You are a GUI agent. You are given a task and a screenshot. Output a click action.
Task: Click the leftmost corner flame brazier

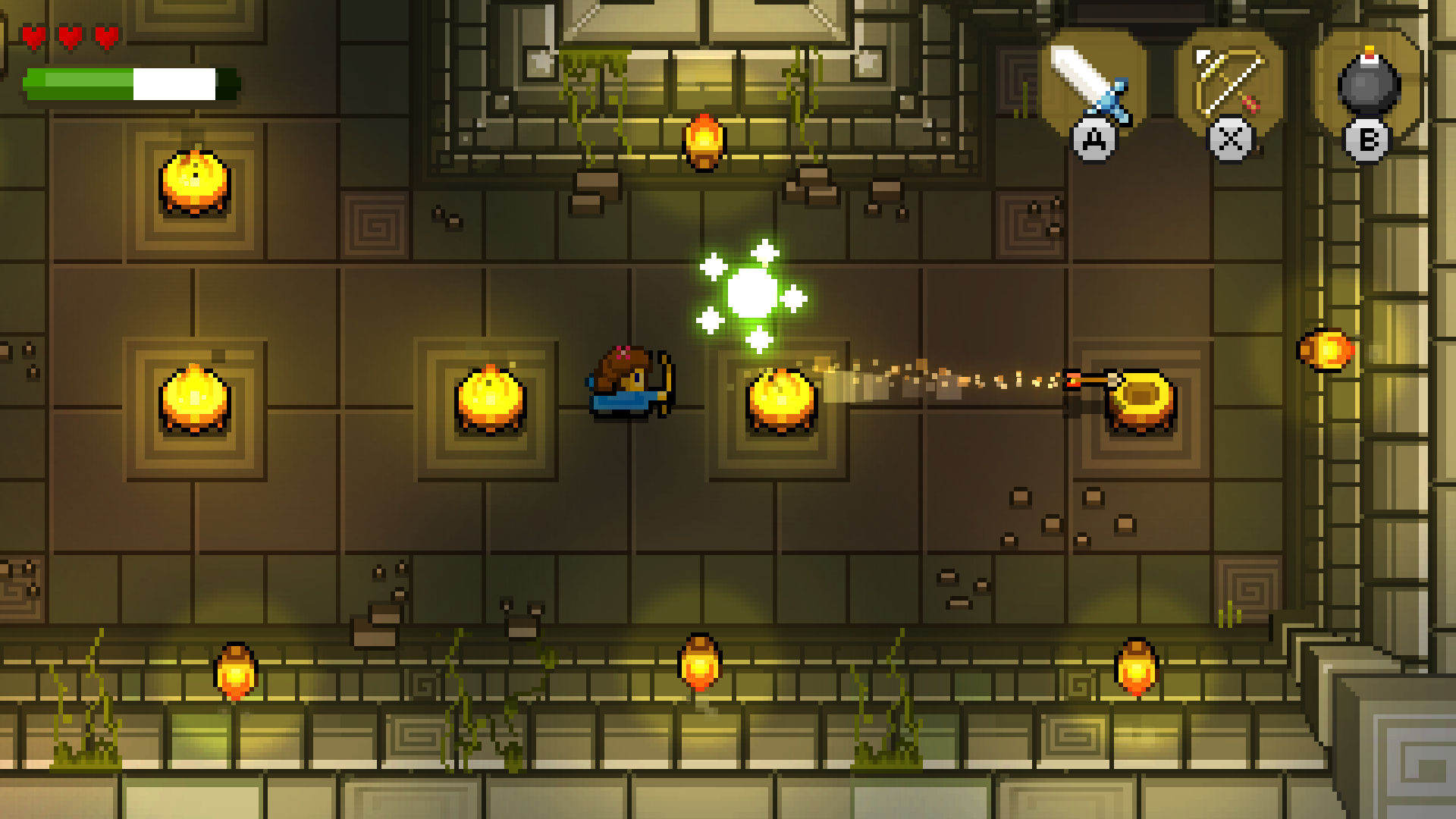(196, 182)
